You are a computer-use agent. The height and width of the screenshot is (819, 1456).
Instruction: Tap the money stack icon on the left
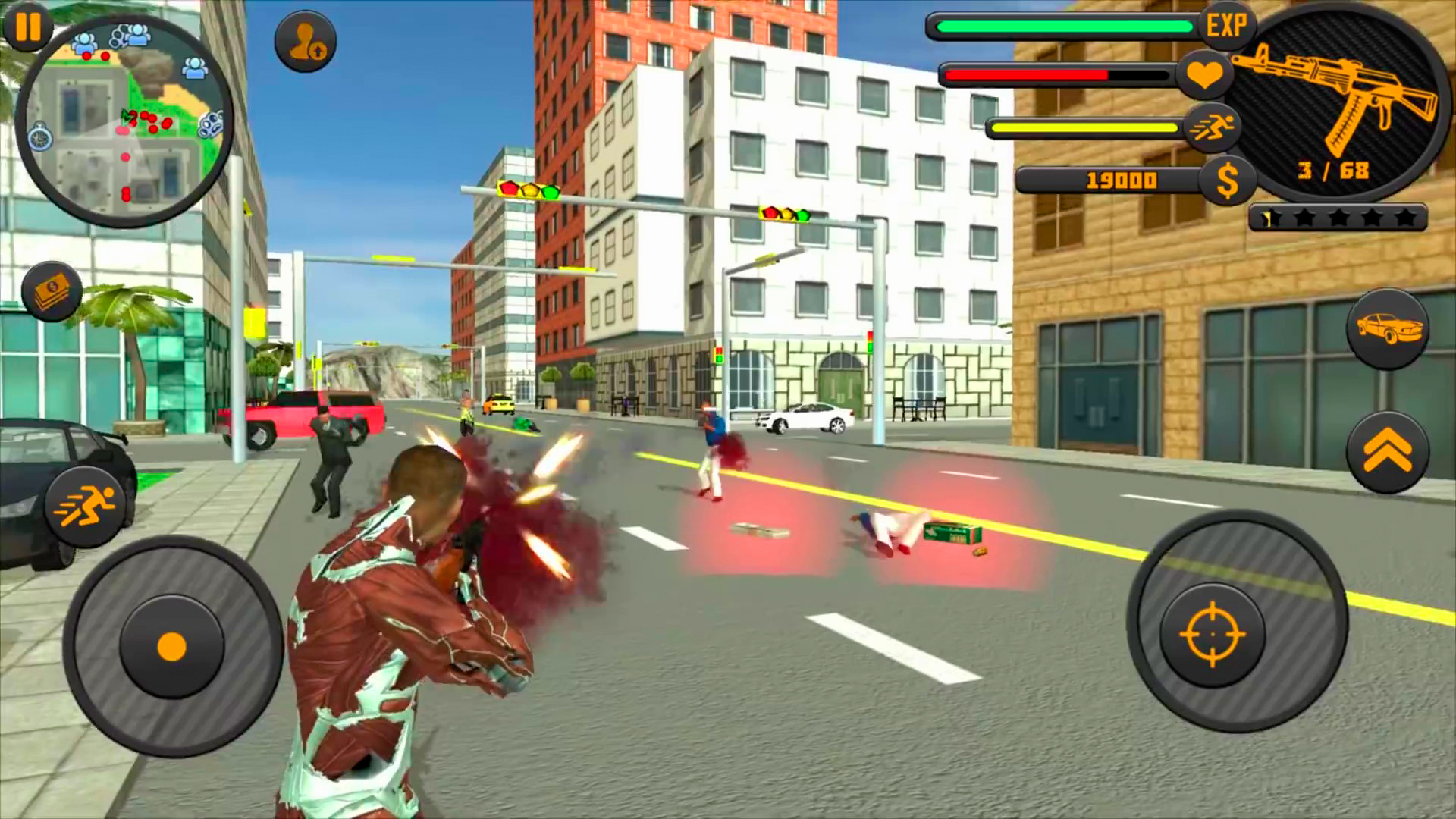tap(50, 292)
